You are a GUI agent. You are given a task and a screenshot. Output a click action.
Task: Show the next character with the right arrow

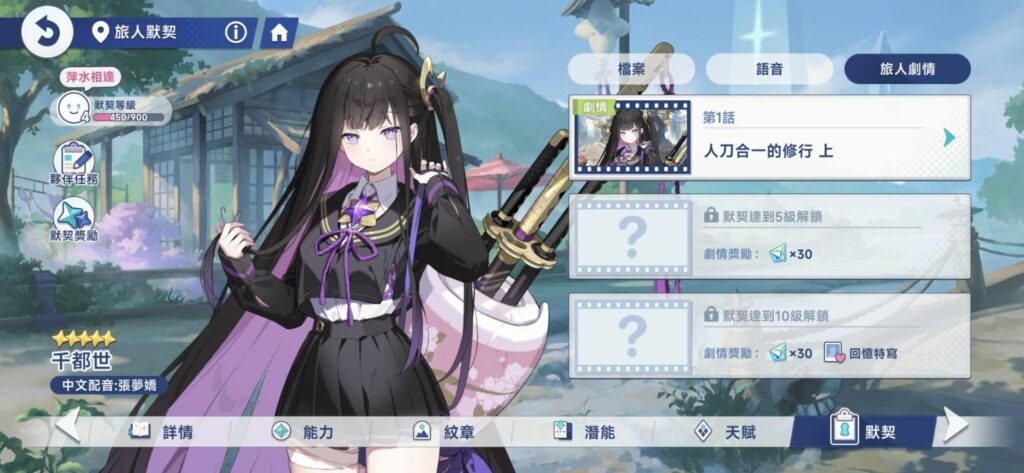pyautogui.click(x=956, y=427)
